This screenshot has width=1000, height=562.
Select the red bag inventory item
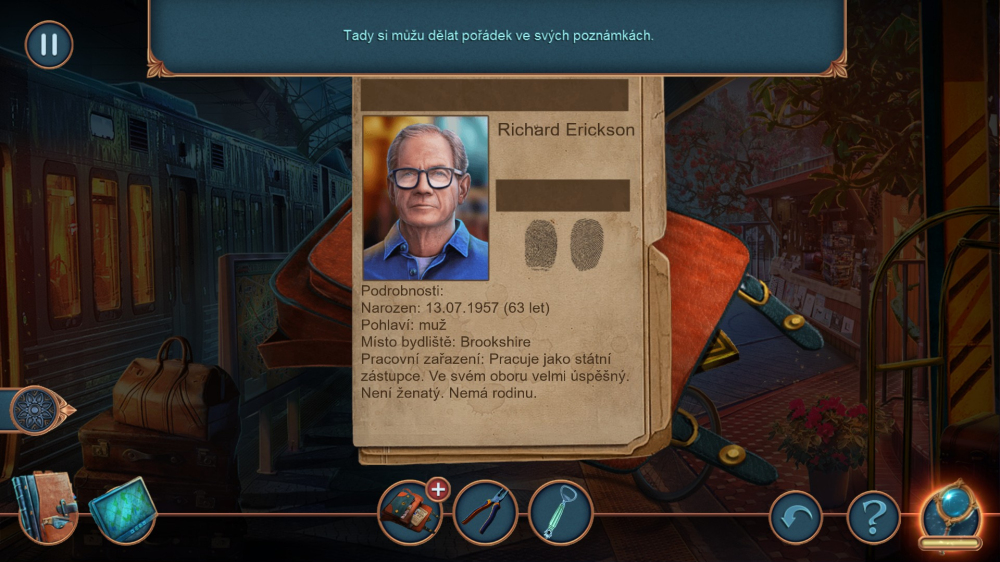click(408, 515)
